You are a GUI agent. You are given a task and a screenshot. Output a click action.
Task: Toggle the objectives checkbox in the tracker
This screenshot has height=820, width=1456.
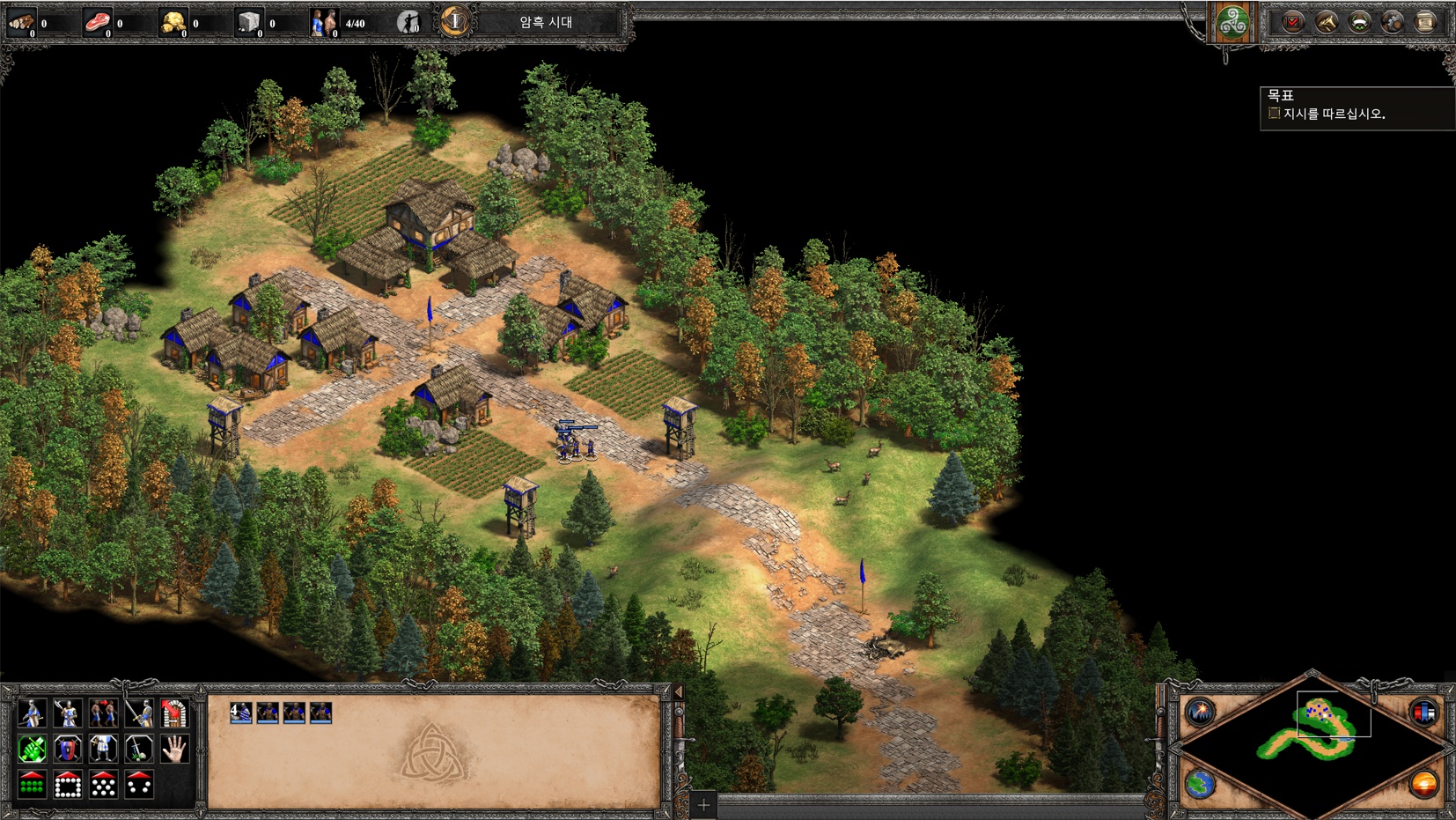[1274, 114]
